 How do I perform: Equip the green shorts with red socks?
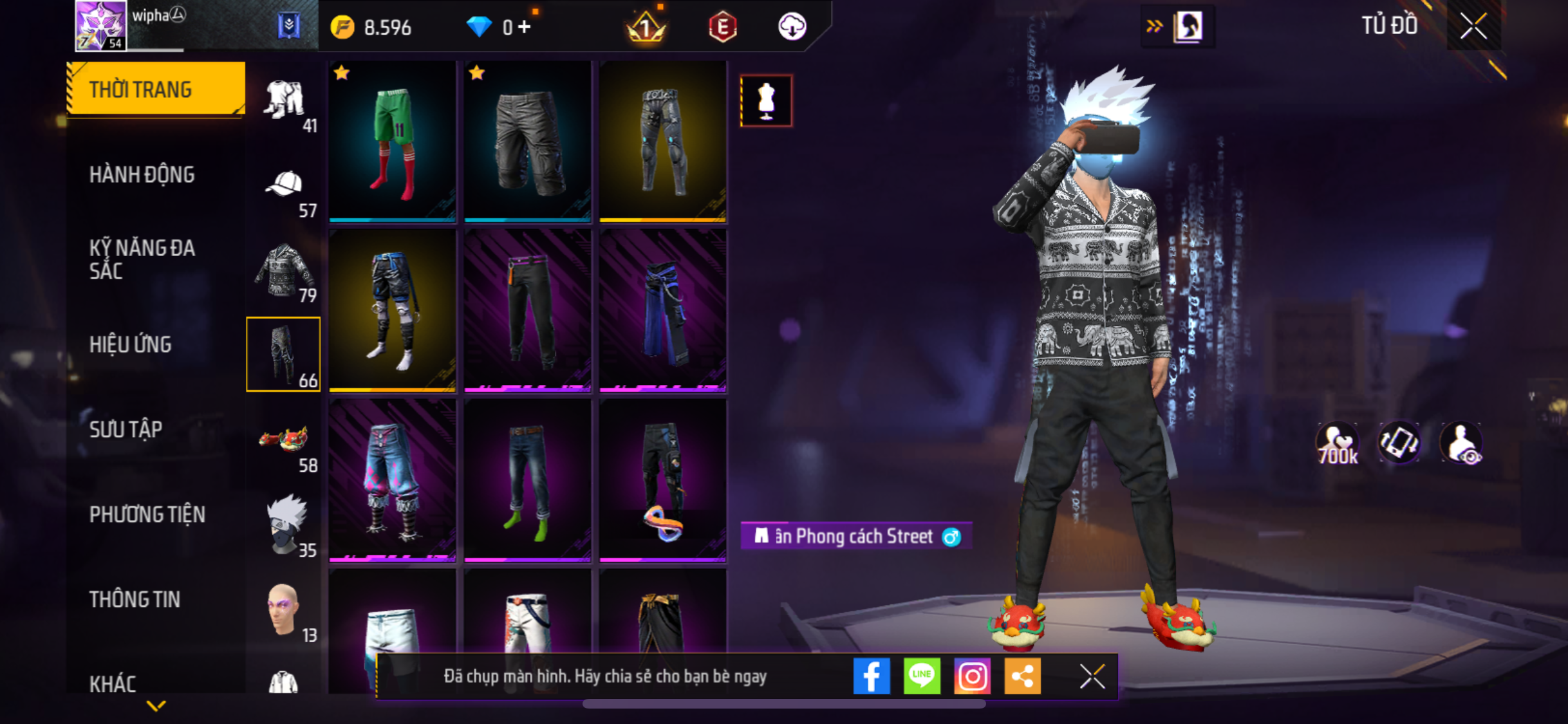393,141
